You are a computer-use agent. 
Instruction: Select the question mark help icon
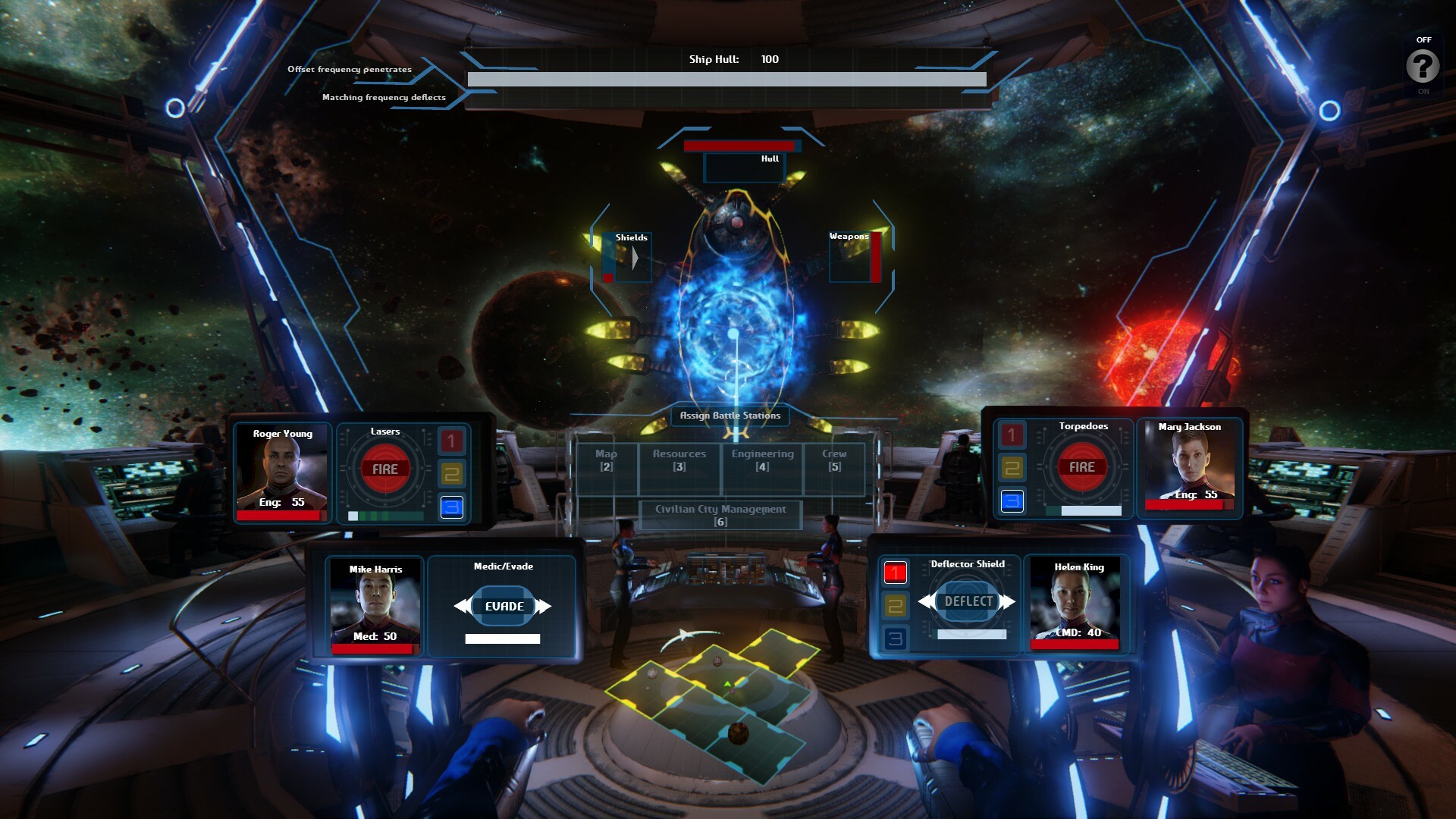tap(1423, 64)
